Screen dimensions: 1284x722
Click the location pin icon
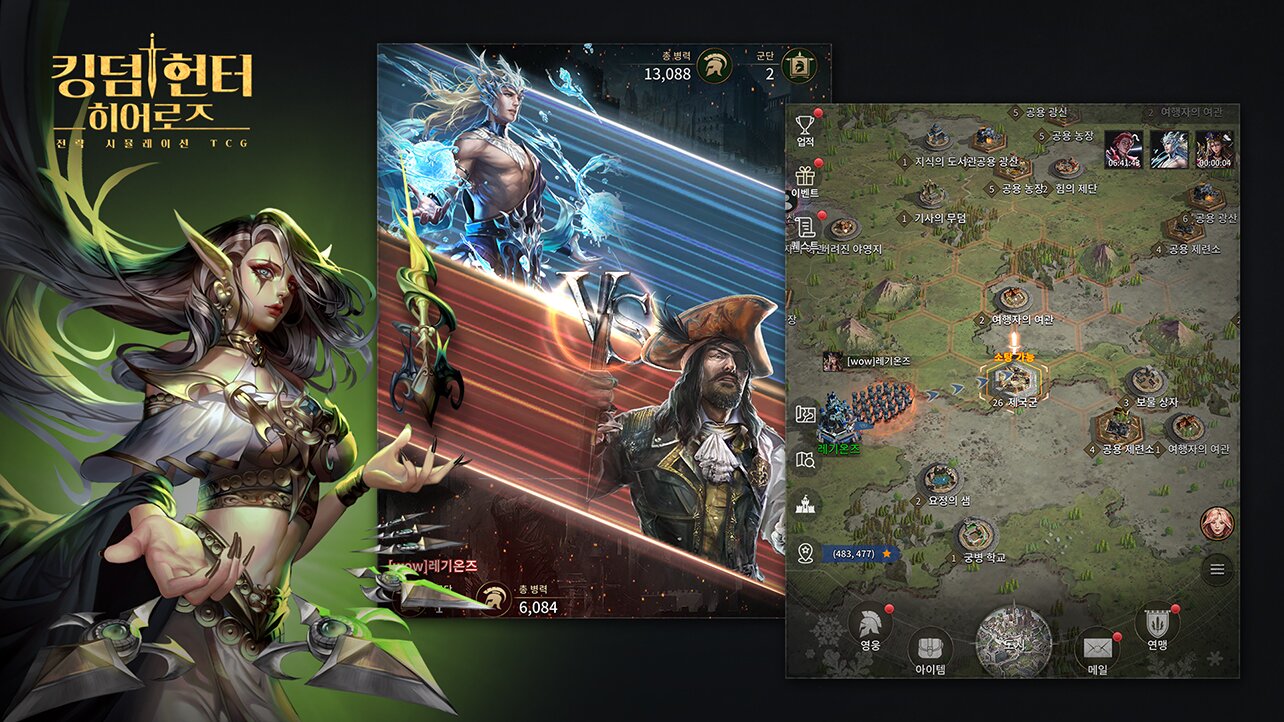pyautogui.click(x=805, y=553)
